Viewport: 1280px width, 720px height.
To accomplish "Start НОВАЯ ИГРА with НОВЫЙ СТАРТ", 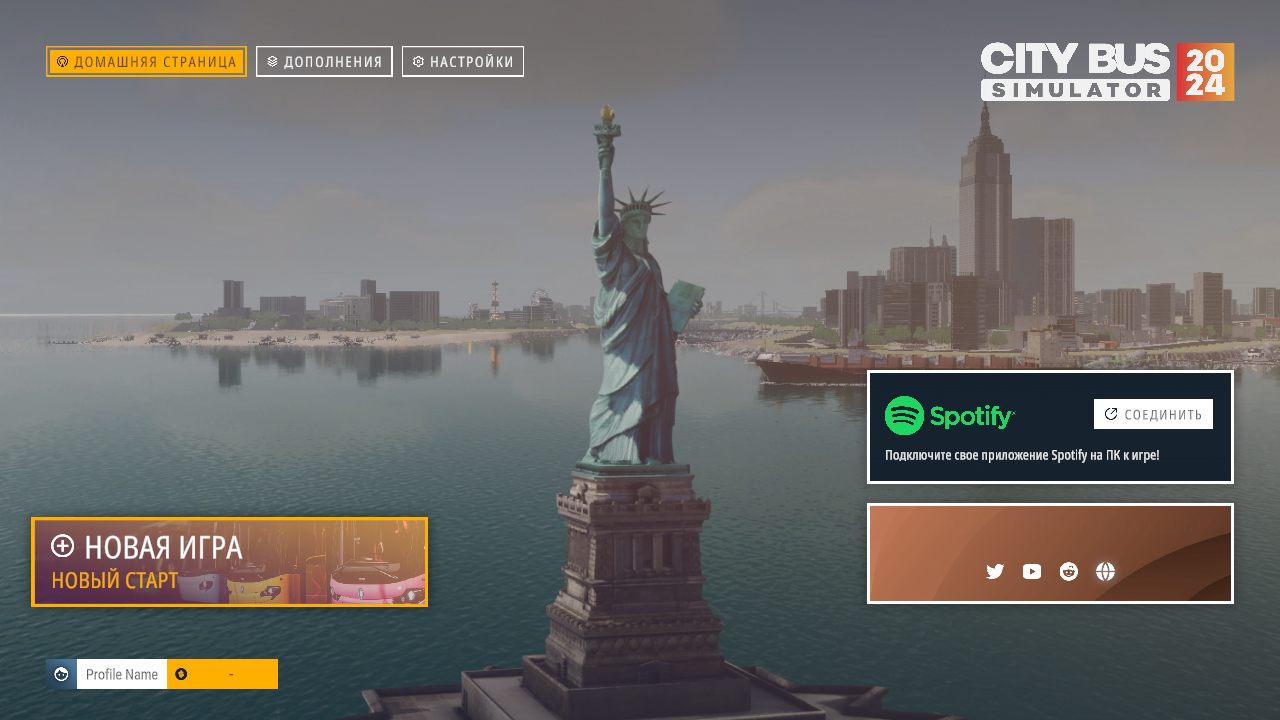I will (230, 562).
